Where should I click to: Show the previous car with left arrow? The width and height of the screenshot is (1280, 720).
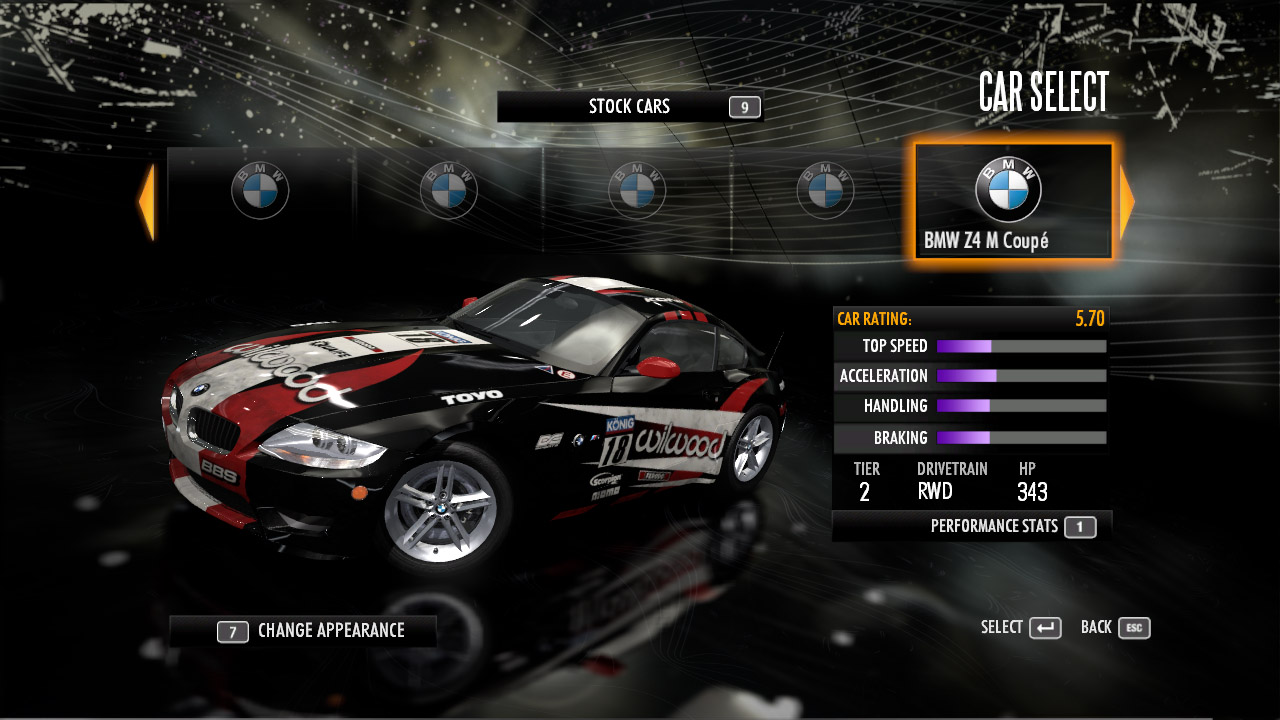147,202
